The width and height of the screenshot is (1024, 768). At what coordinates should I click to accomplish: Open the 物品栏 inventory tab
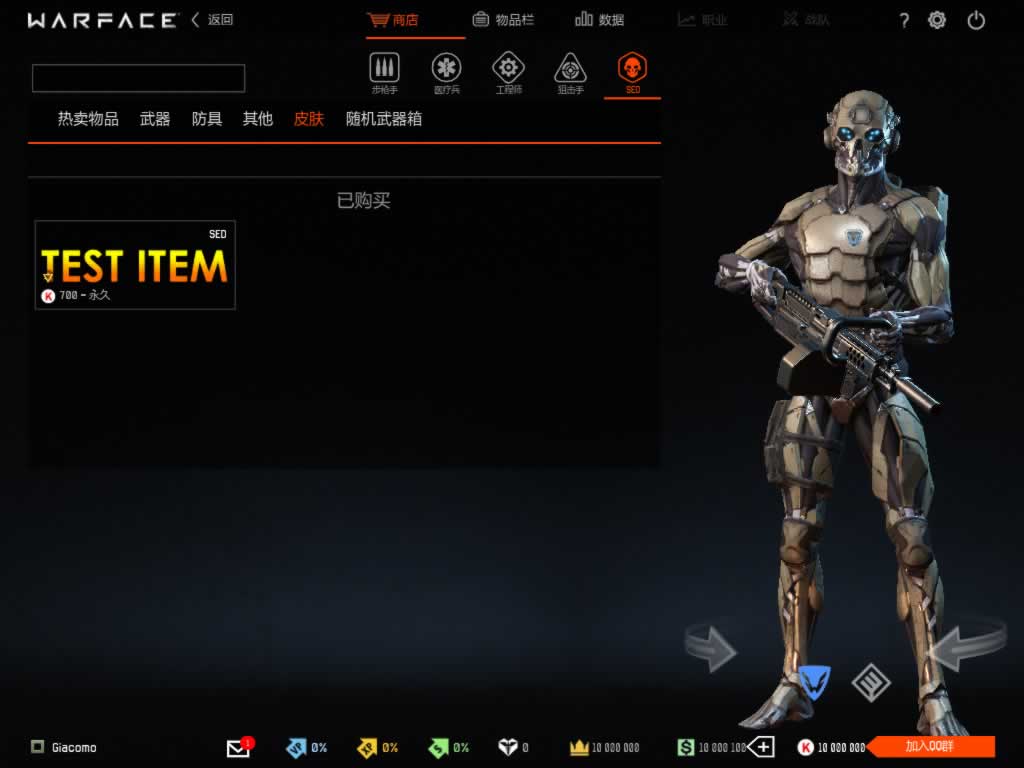[504, 20]
